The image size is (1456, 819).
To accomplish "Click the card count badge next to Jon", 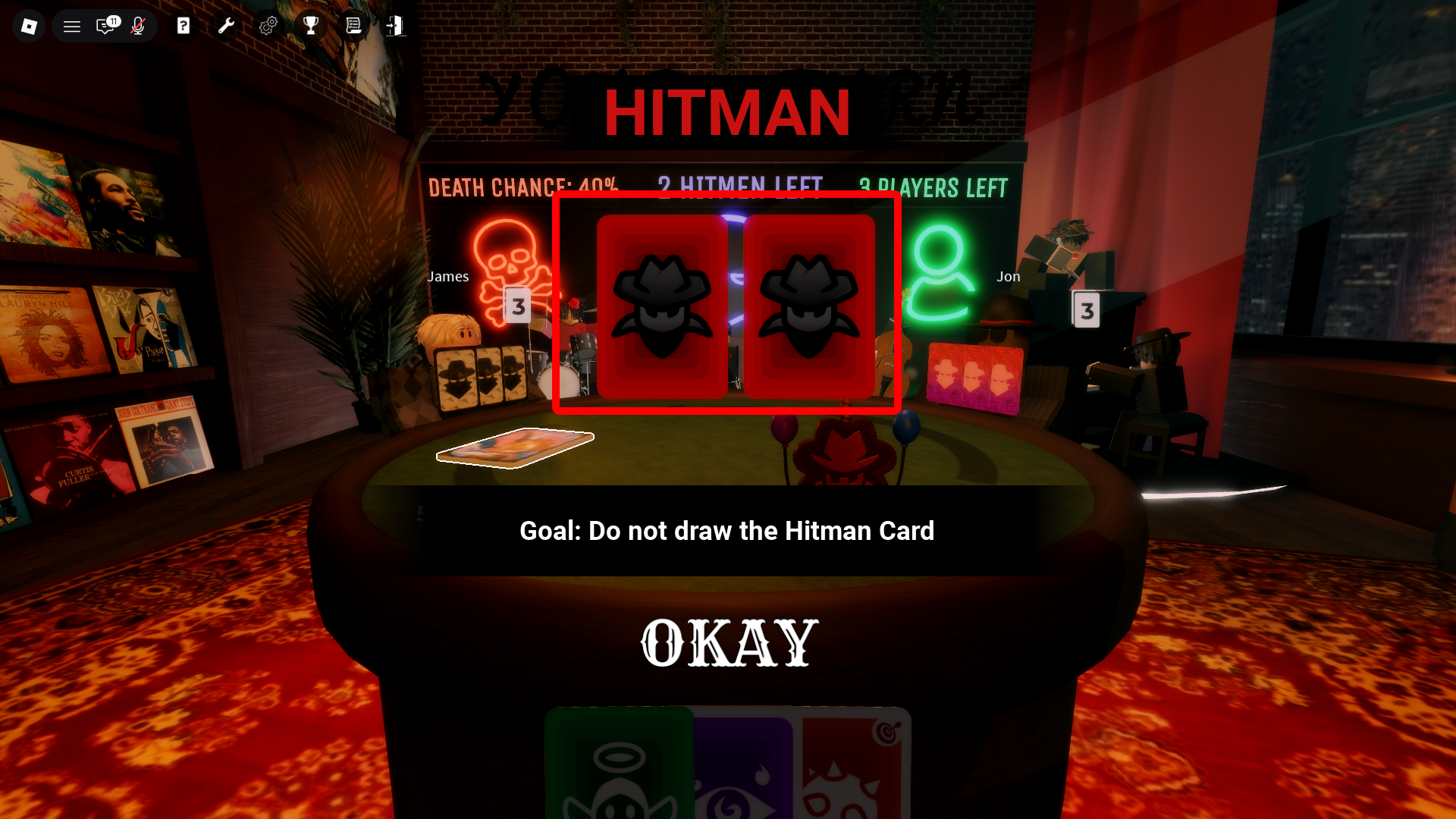I will pyautogui.click(x=1087, y=309).
